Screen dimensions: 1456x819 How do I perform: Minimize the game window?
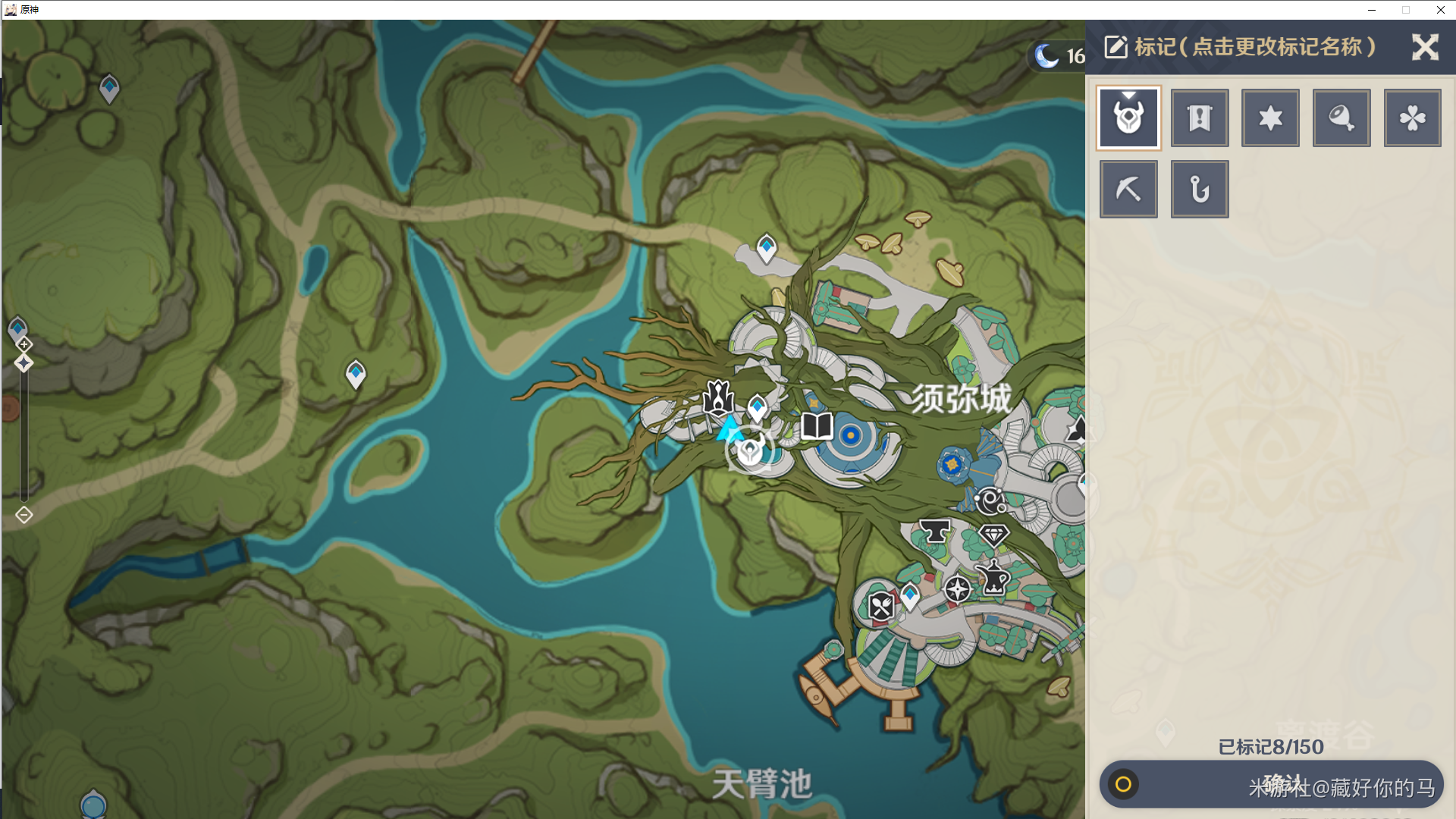coord(1372,10)
